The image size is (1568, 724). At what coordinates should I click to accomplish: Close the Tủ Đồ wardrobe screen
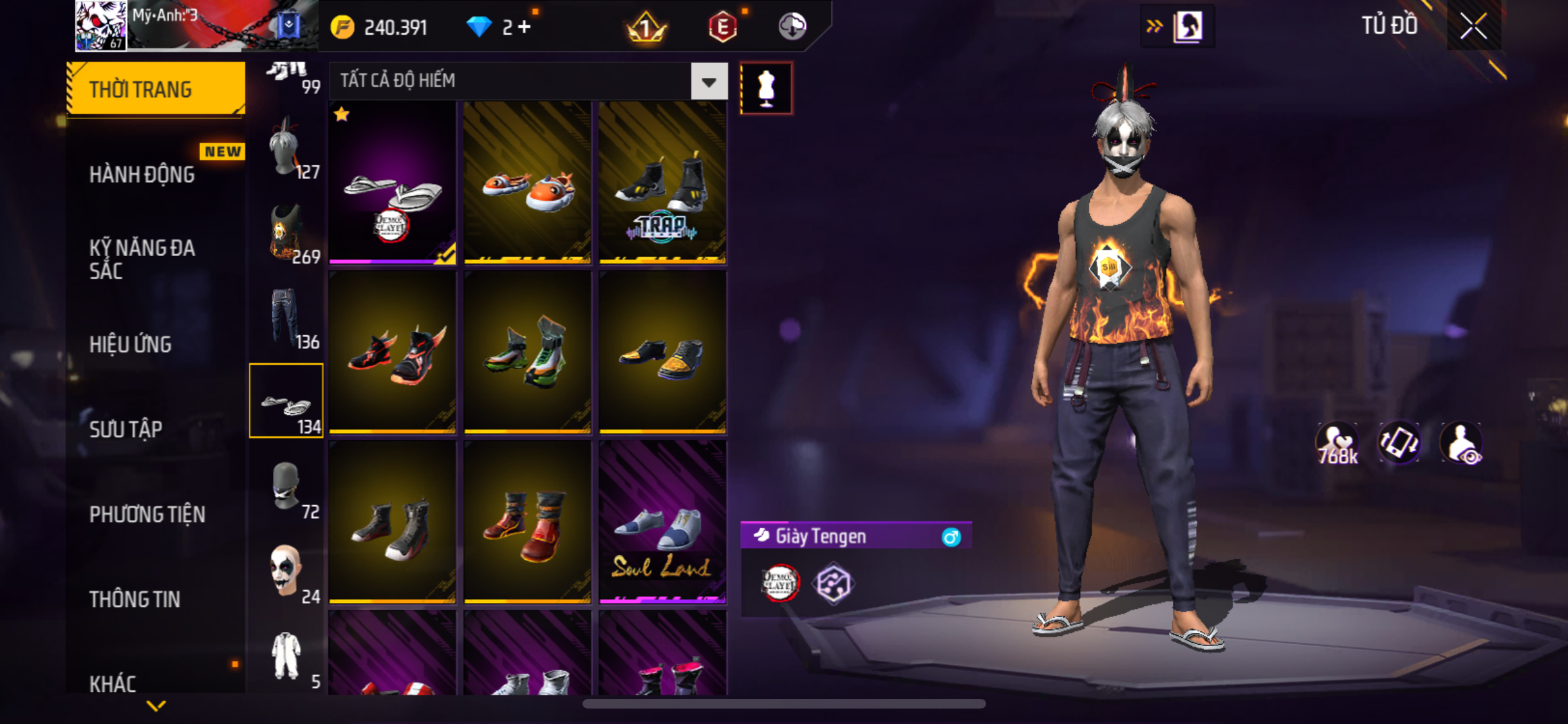(1473, 26)
